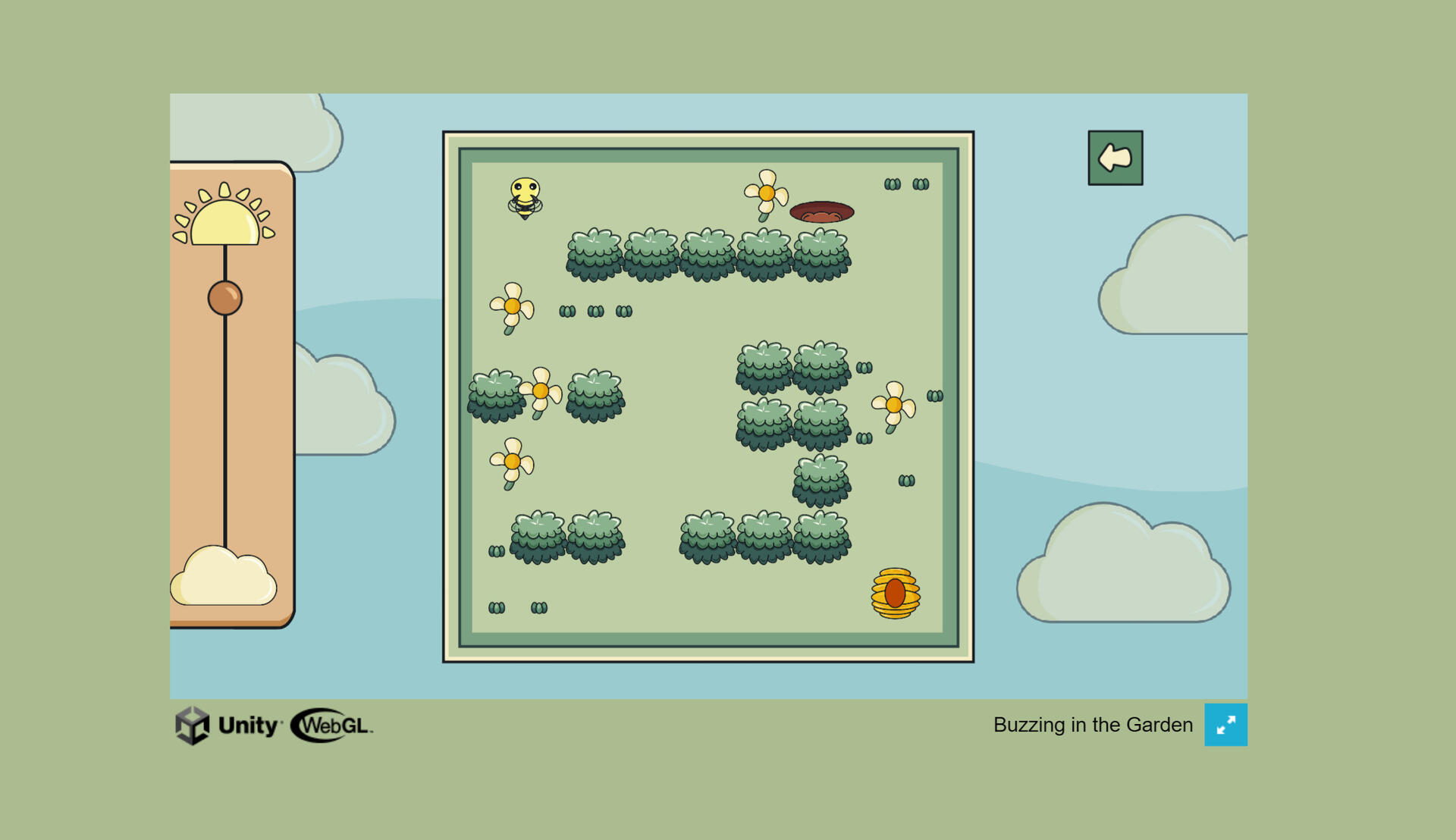Click the back arrow button

pyautogui.click(x=1115, y=158)
